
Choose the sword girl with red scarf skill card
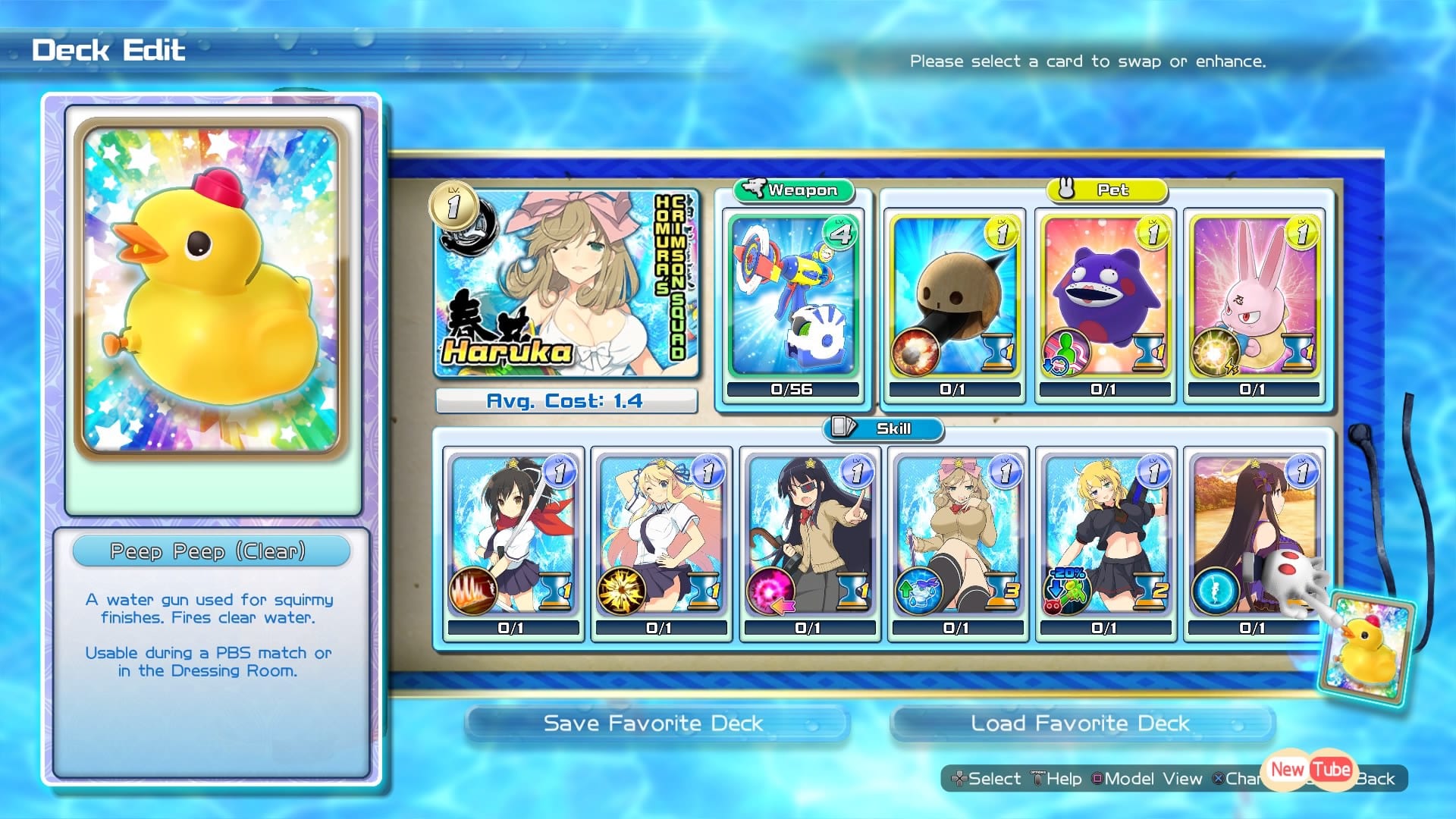(x=513, y=535)
